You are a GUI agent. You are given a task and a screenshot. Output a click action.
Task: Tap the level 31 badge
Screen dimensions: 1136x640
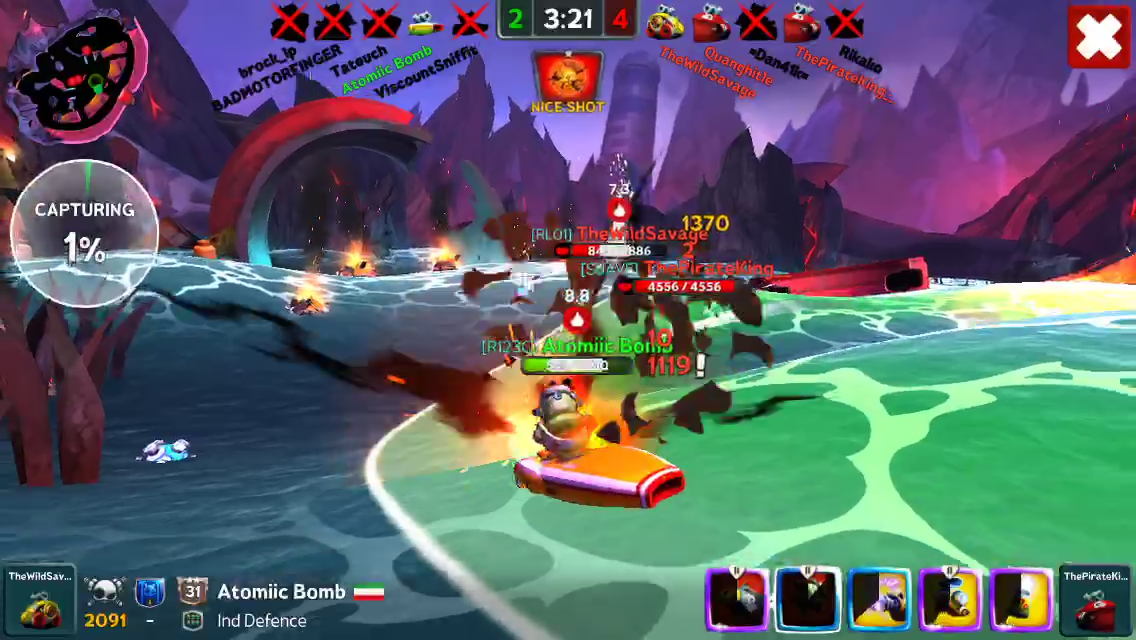click(x=192, y=591)
